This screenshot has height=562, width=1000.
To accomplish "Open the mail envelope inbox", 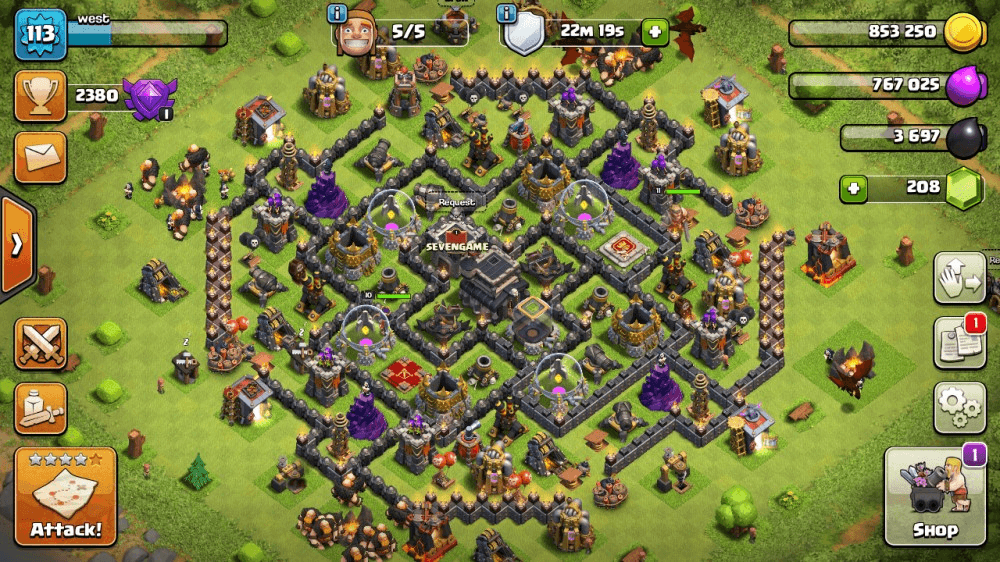I will click(x=41, y=157).
